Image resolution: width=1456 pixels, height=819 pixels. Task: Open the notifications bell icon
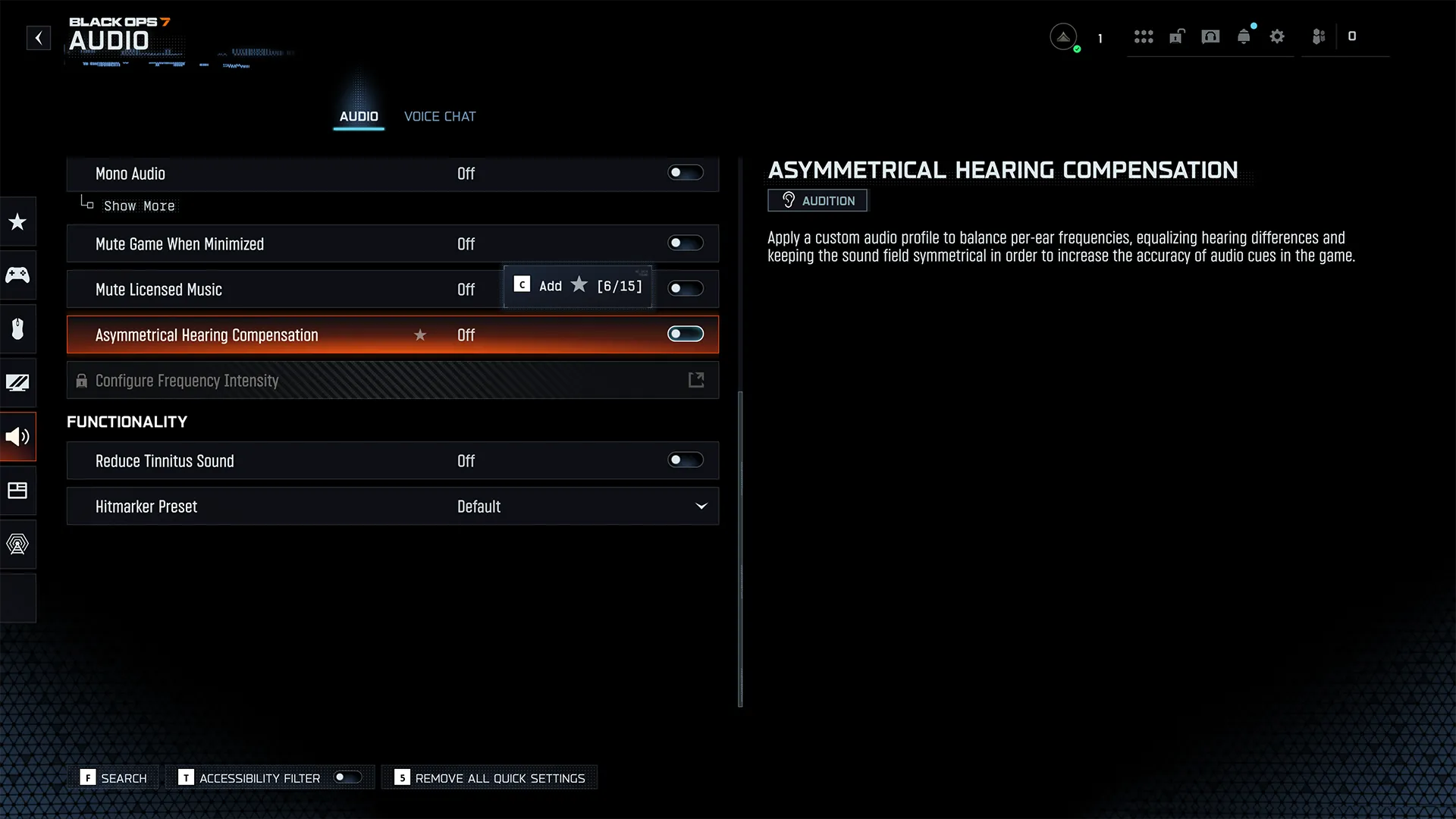(1244, 36)
